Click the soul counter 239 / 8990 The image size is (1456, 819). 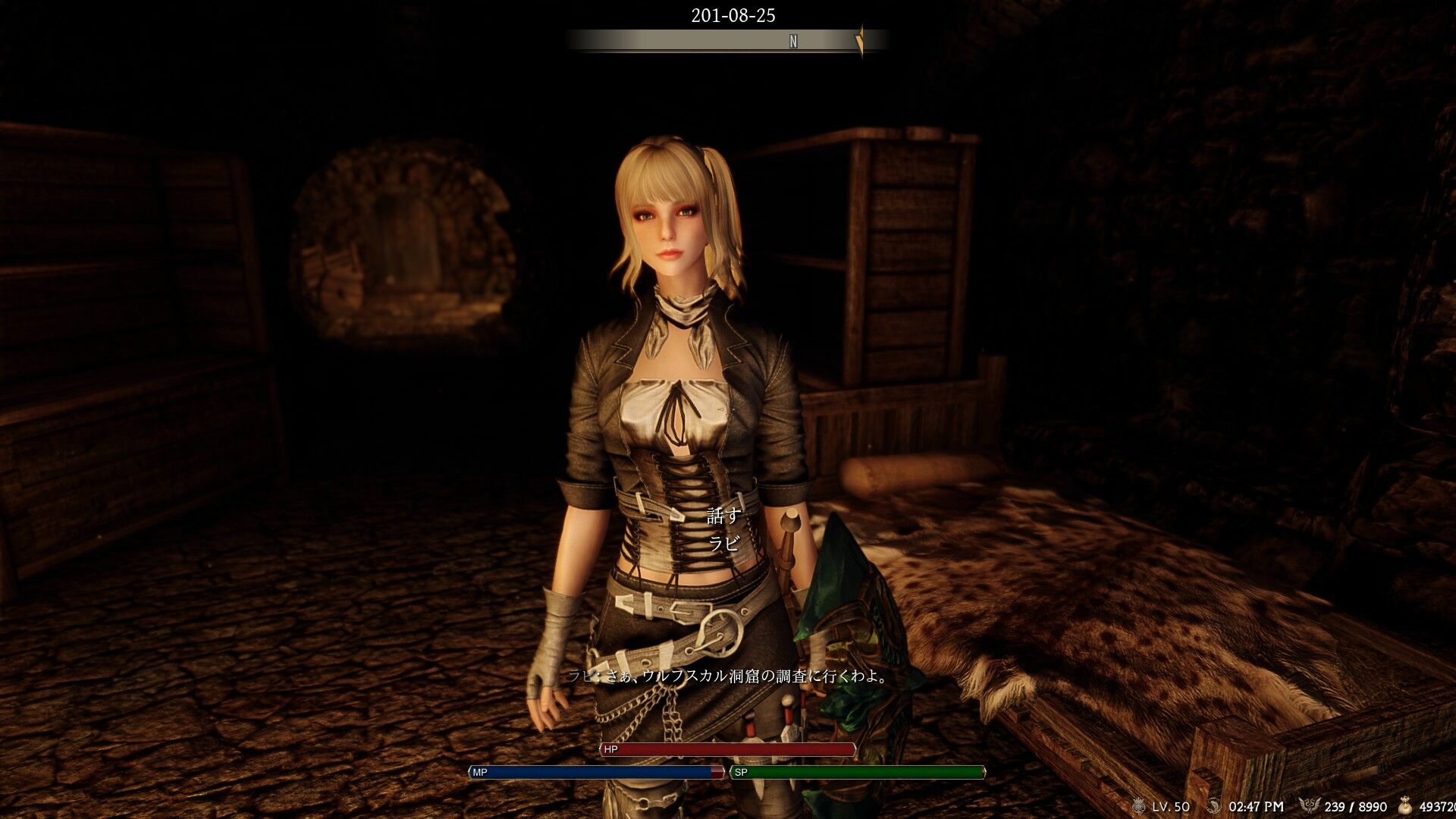(x=1355, y=805)
